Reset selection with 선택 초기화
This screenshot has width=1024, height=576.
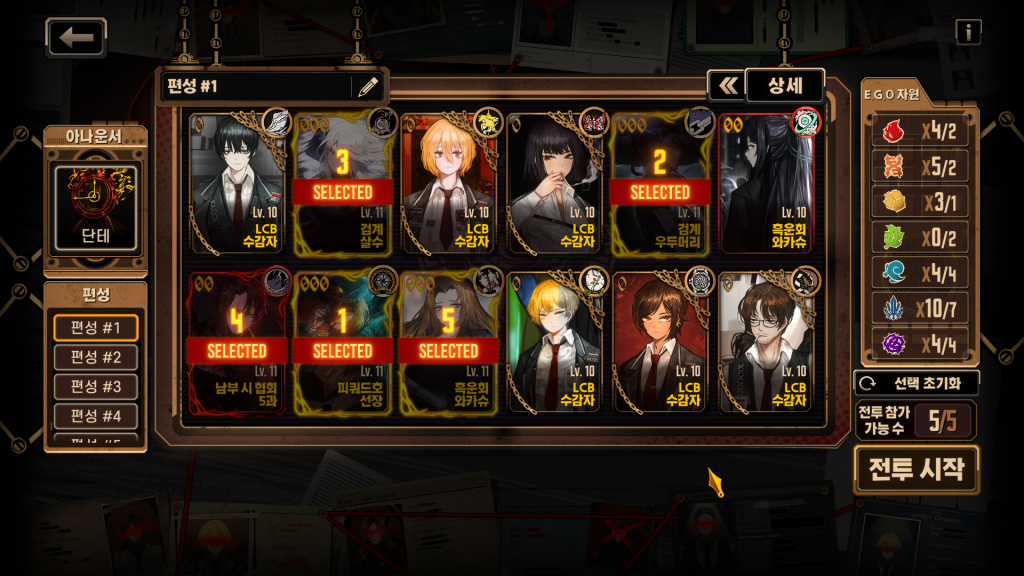[916, 382]
